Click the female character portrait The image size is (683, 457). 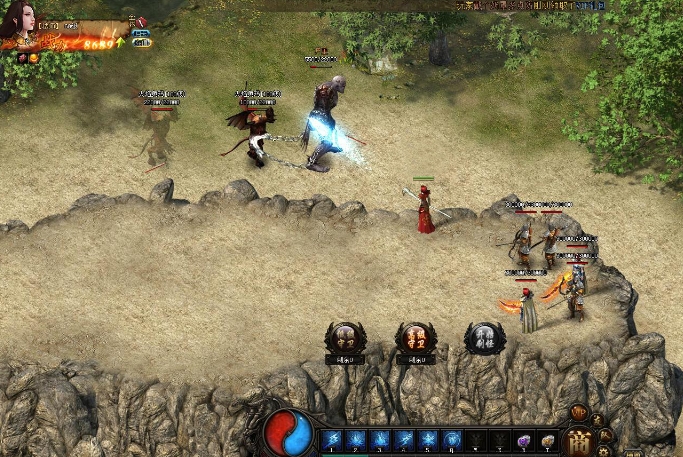coord(20,22)
